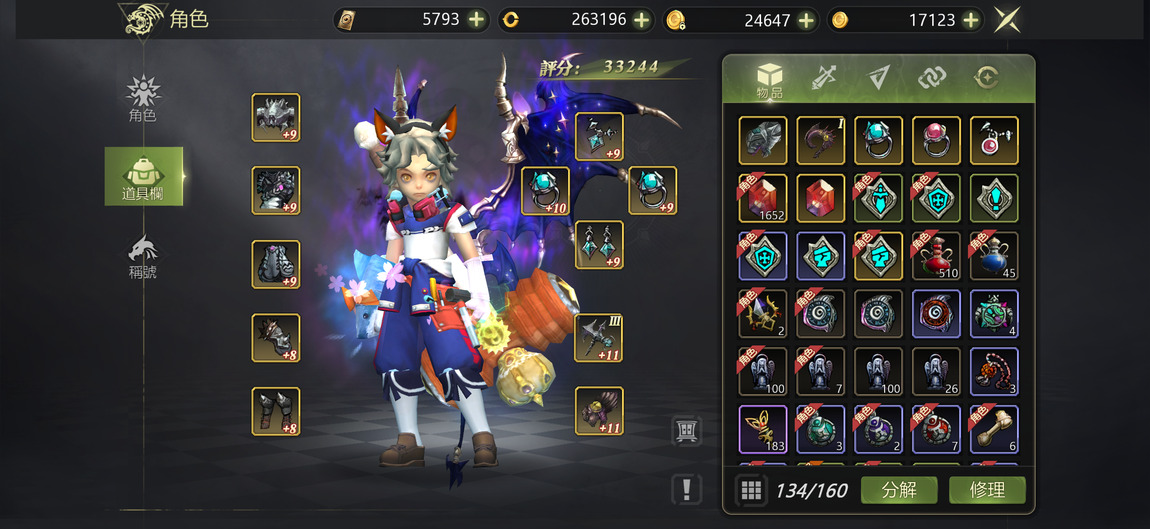Select the equipped boots +8 slot
This screenshot has width=1150, height=529.
[x=276, y=411]
